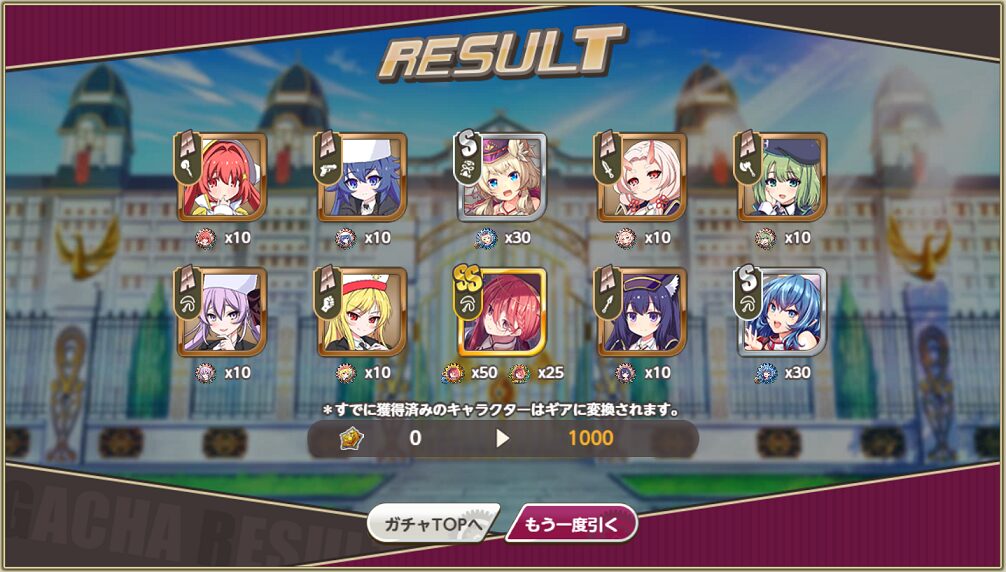Choose the blue-haired character with white hat
The width and height of the screenshot is (1006, 572).
pyautogui.click(x=363, y=177)
